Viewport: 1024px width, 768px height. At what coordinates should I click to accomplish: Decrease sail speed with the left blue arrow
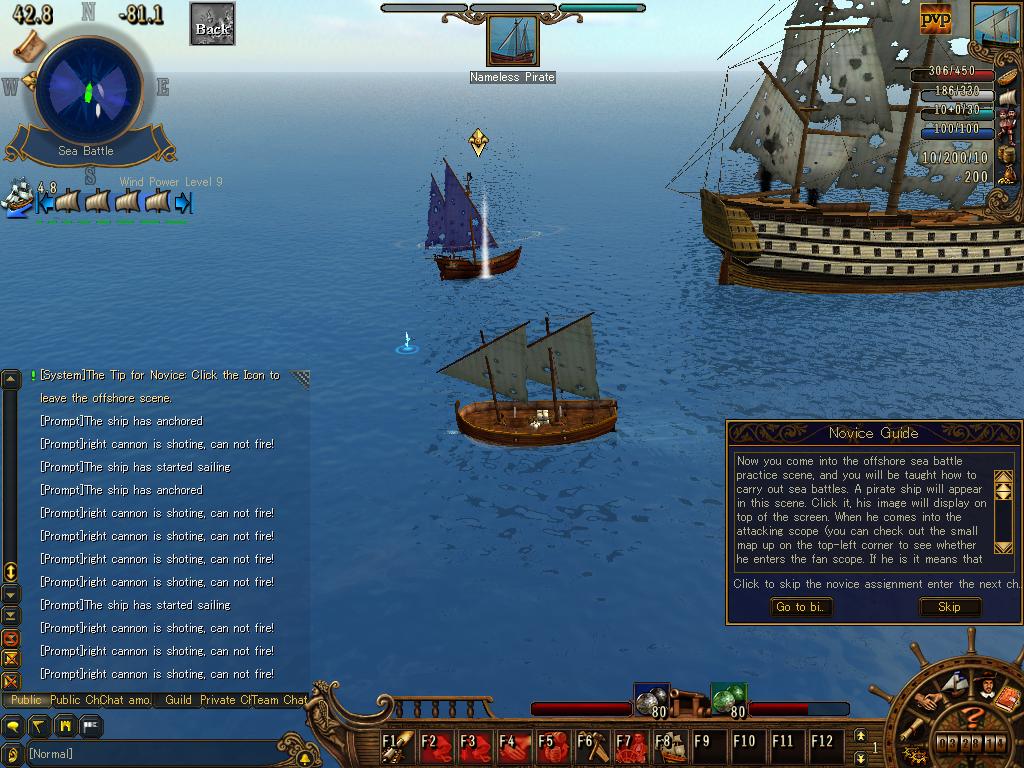tap(45, 202)
